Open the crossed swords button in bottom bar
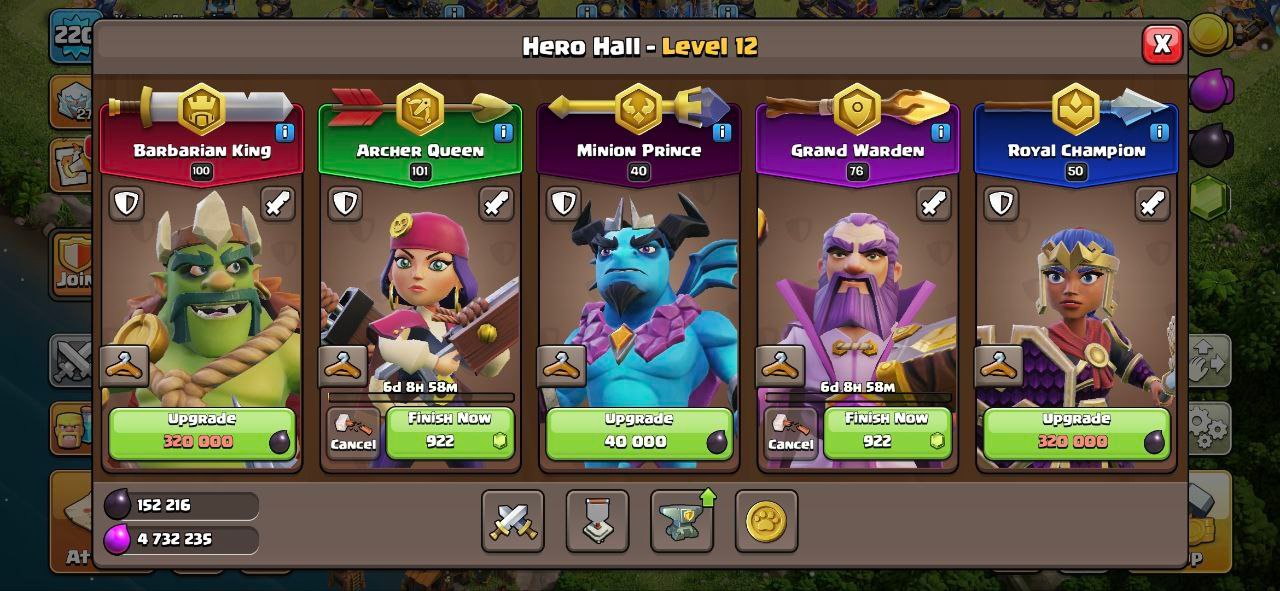The image size is (1280, 591). 513,521
